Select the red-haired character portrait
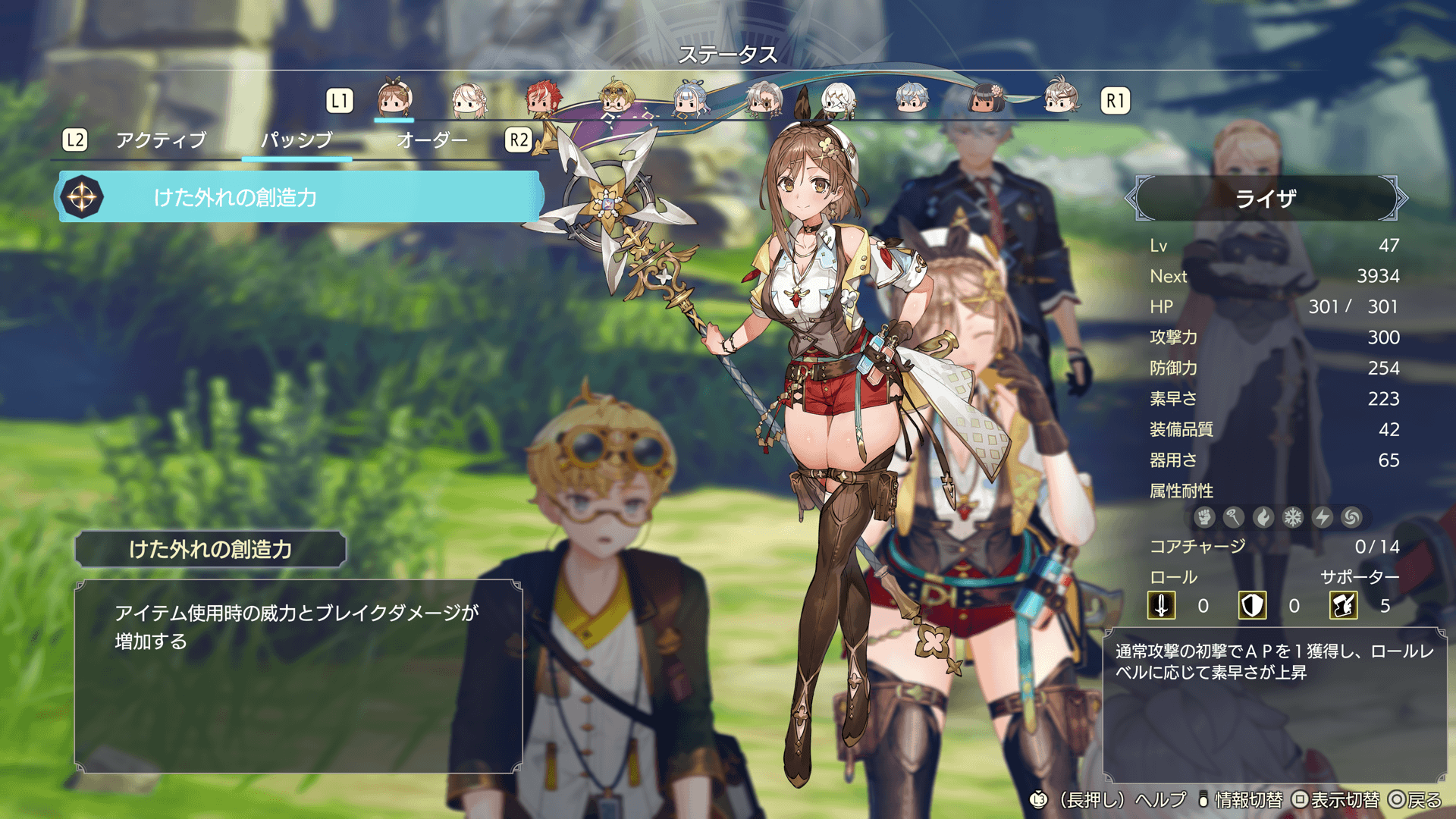1456x819 pixels. 543,99
